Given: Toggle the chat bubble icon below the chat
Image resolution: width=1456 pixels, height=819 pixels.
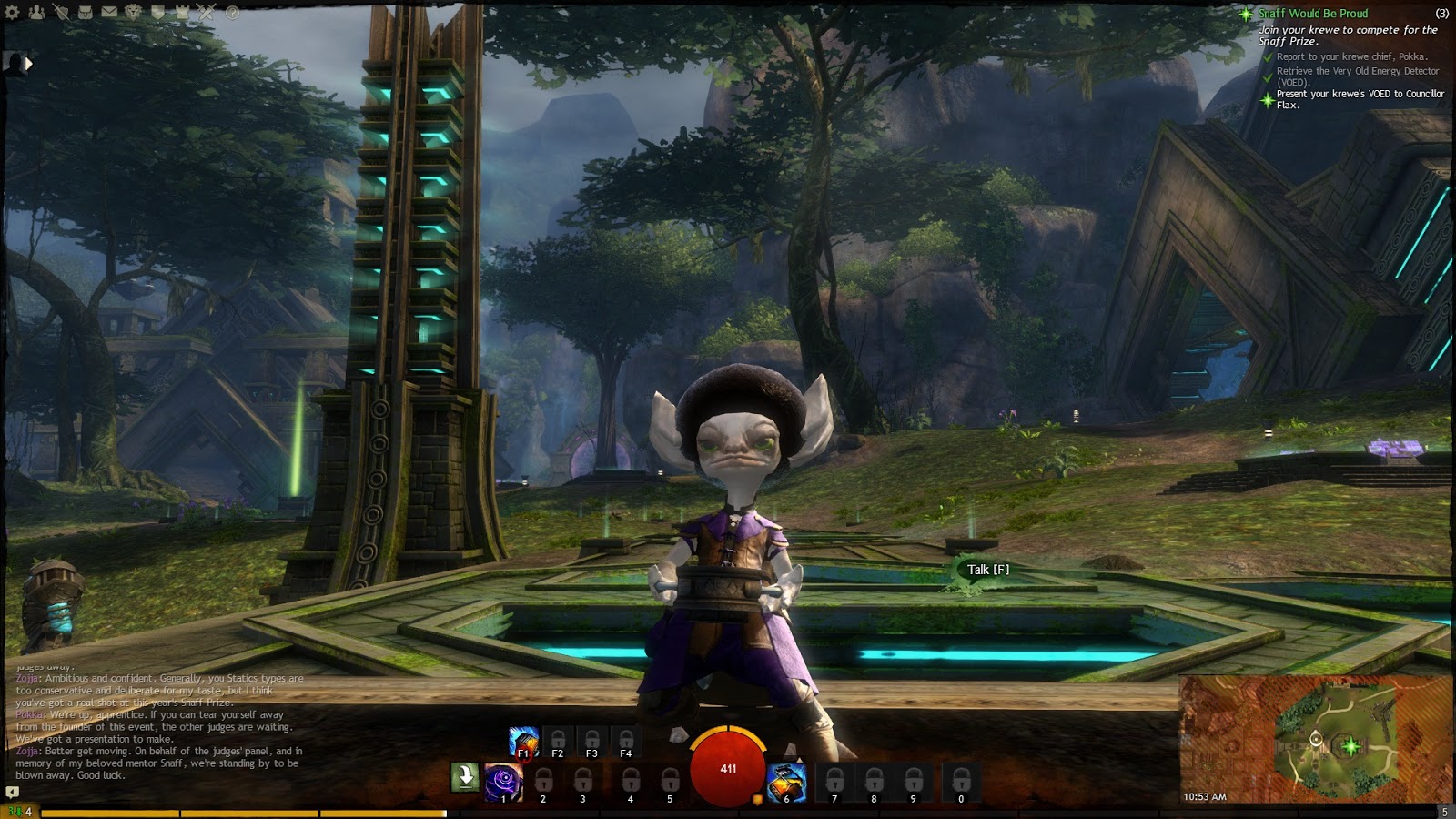Looking at the screenshot, I should pyautogui.click(x=12, y=792).
